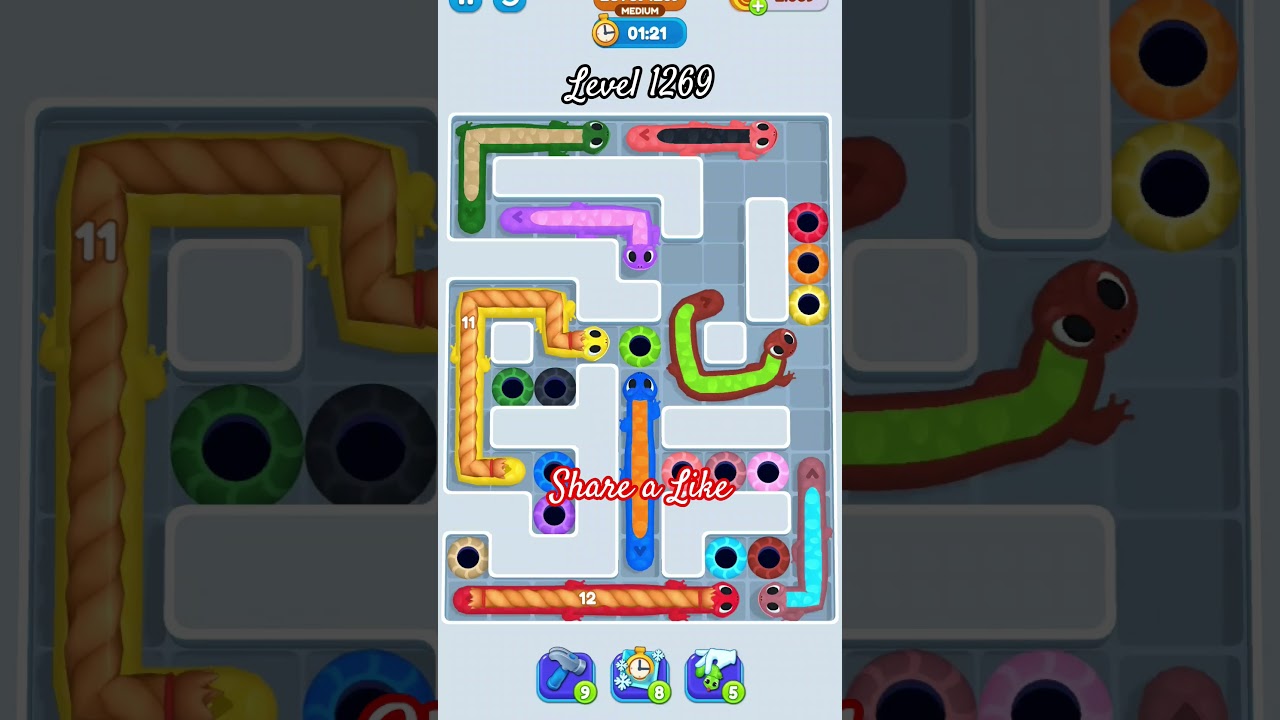This screenshot has width=1280, height=720.
Task: Tap the red snake labeled 12
Action: pos(590,598)
